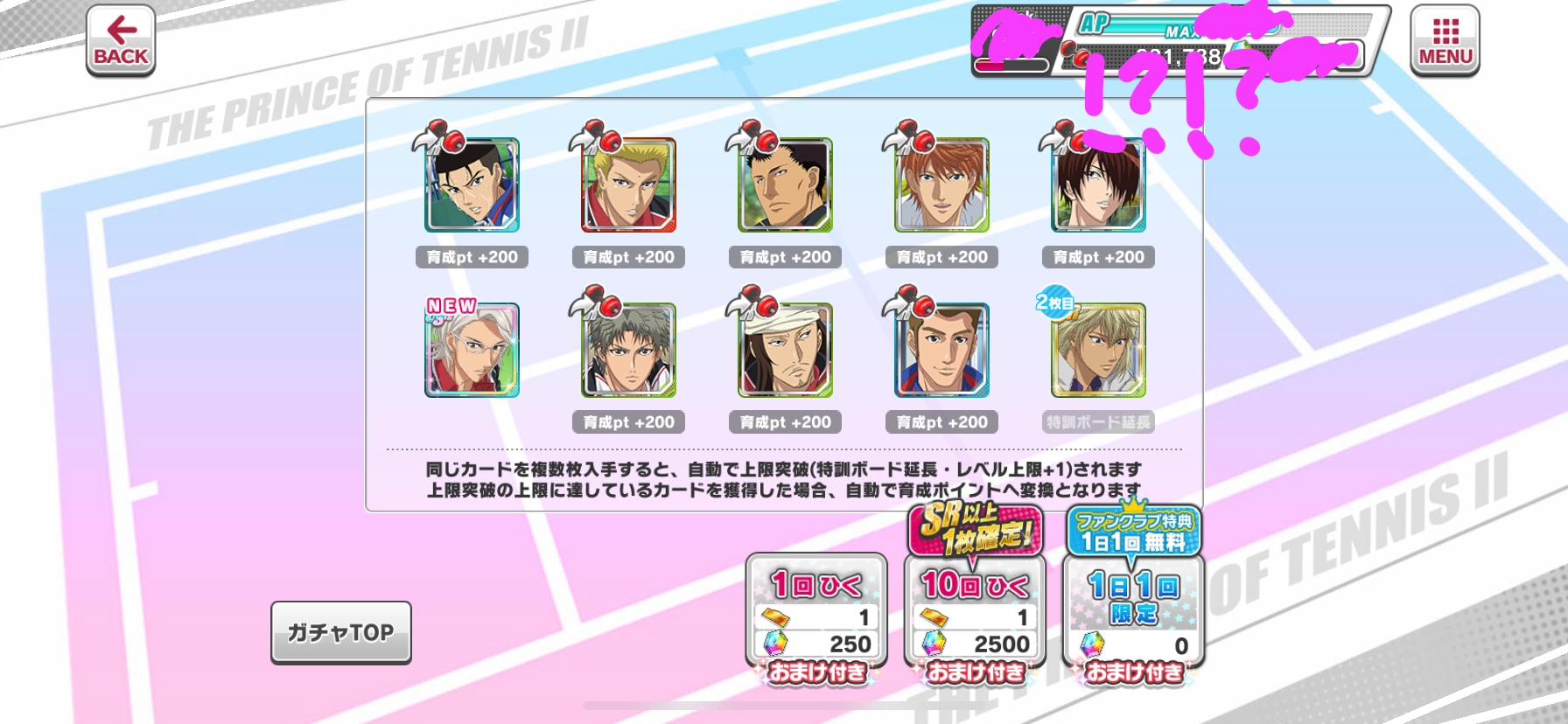View the bandana-wearing character card
Image resolution: width=1568 pixels, height=724 pixels.
click(x=785, y=350)
